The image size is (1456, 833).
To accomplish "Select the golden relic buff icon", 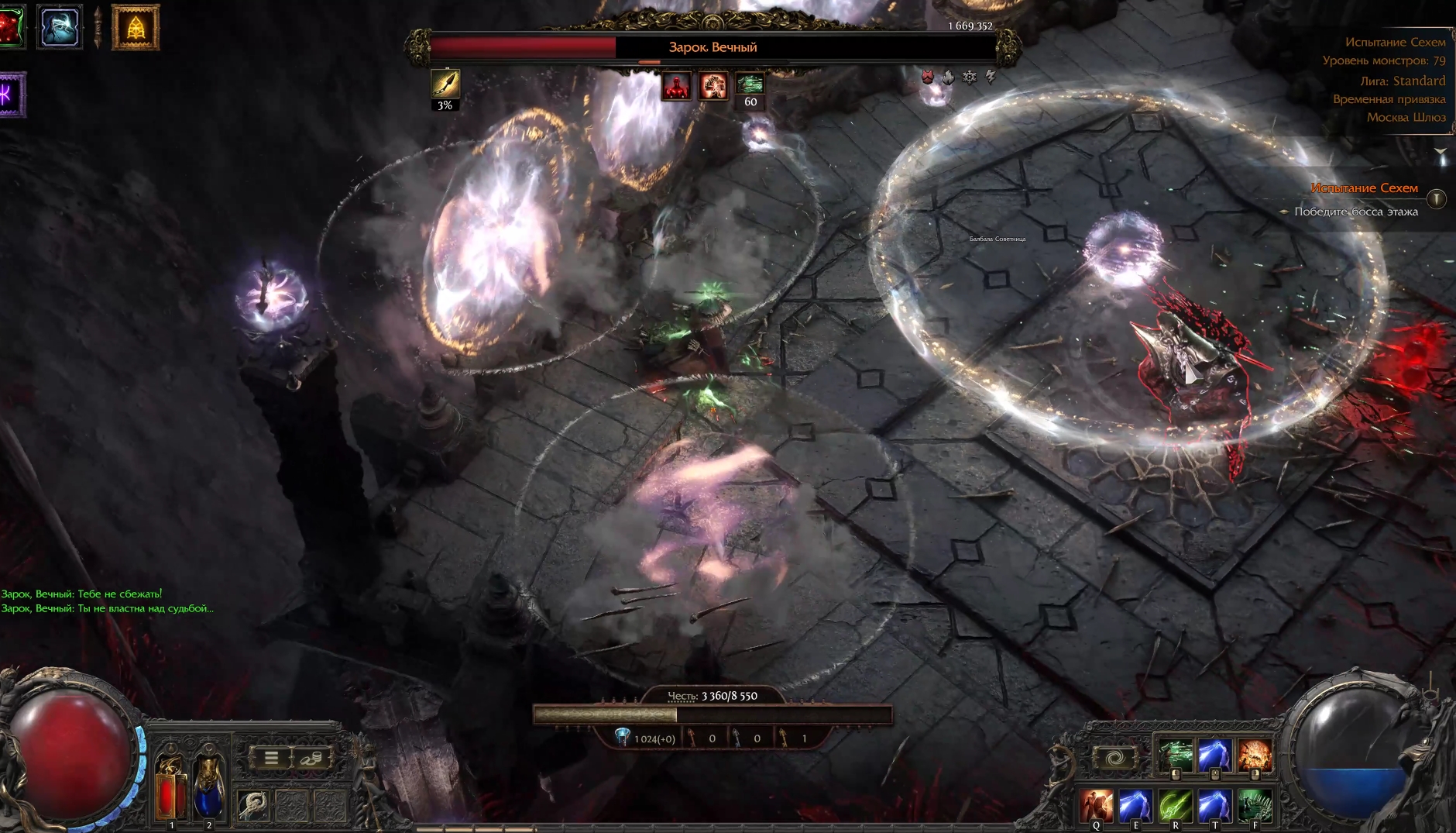I will pos(136,28).
